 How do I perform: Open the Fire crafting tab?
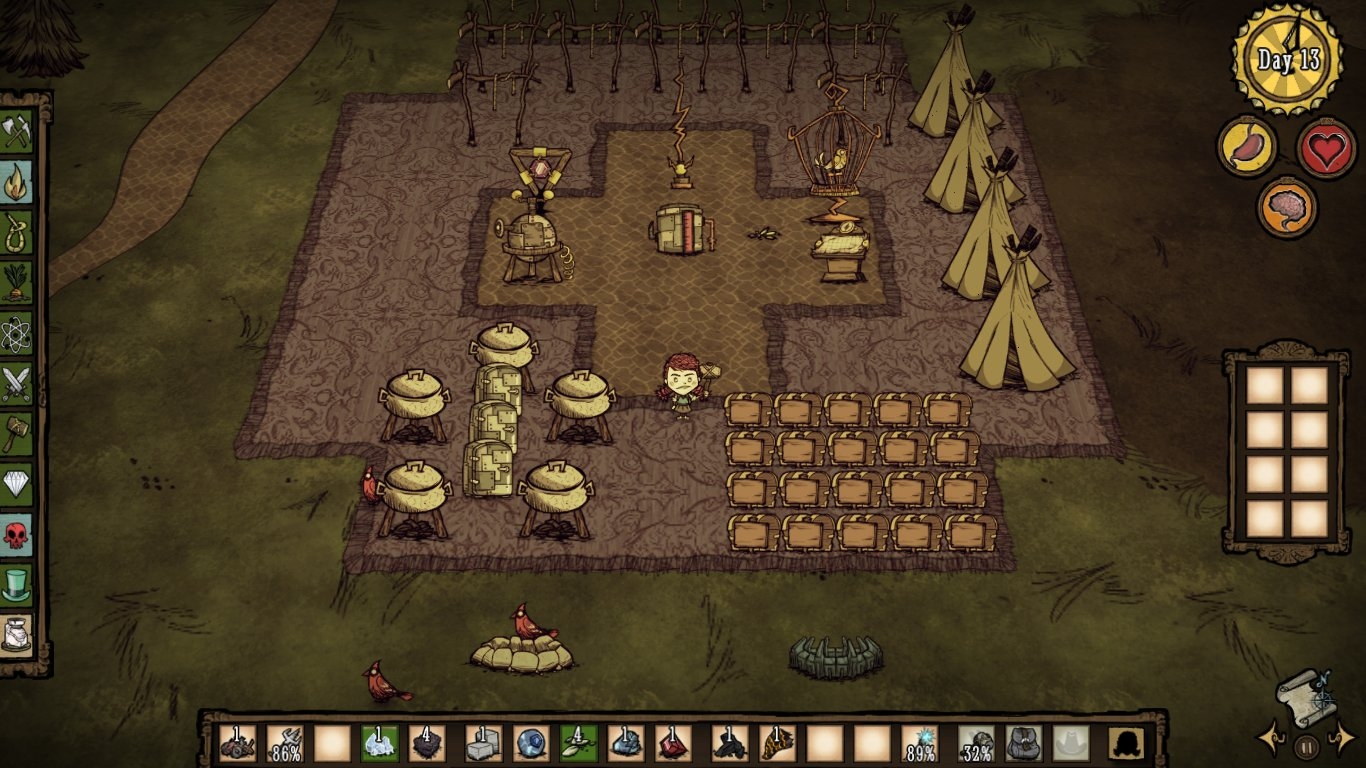(x=17, y=182)
